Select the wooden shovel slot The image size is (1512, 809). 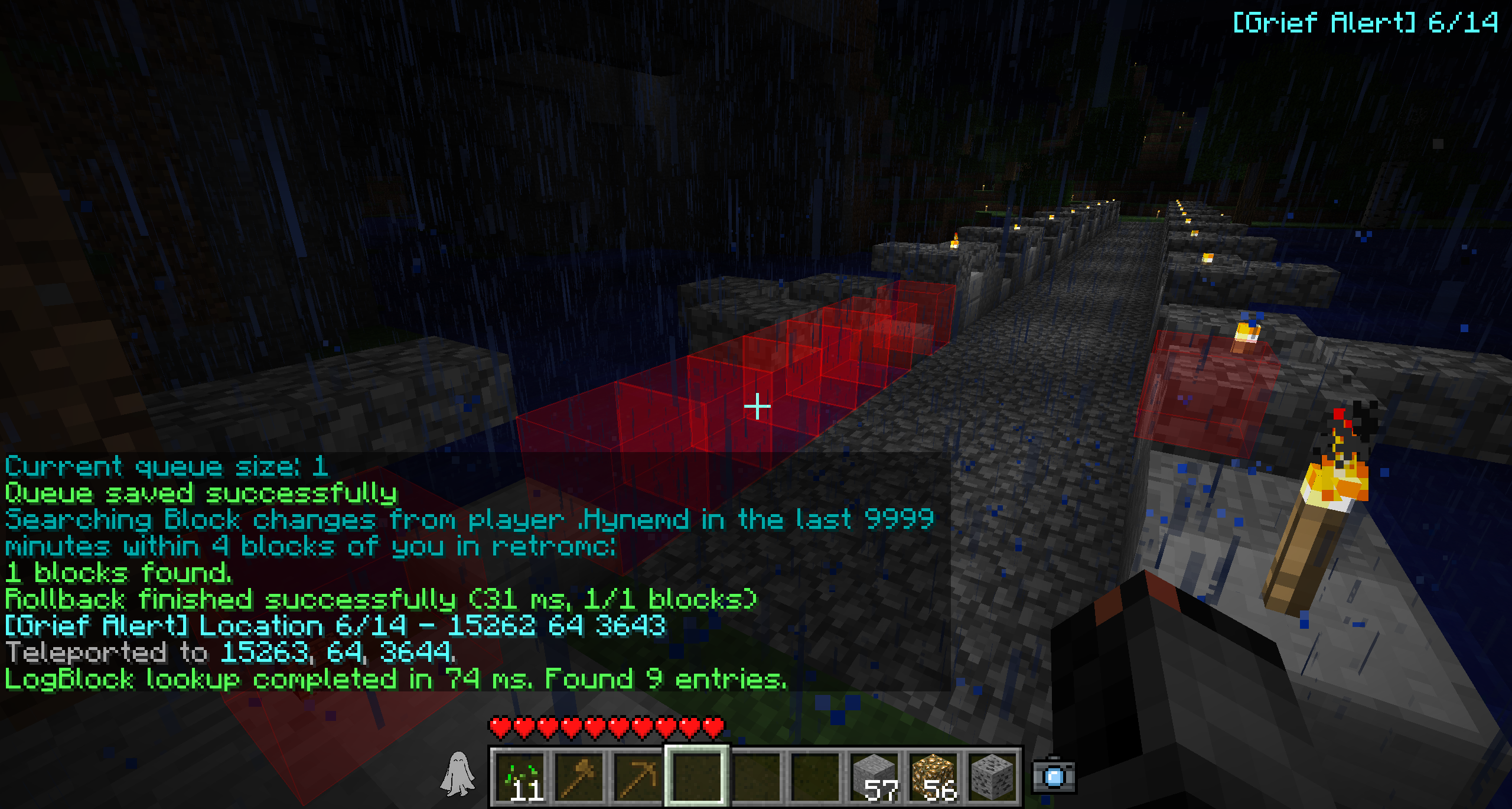579,776
